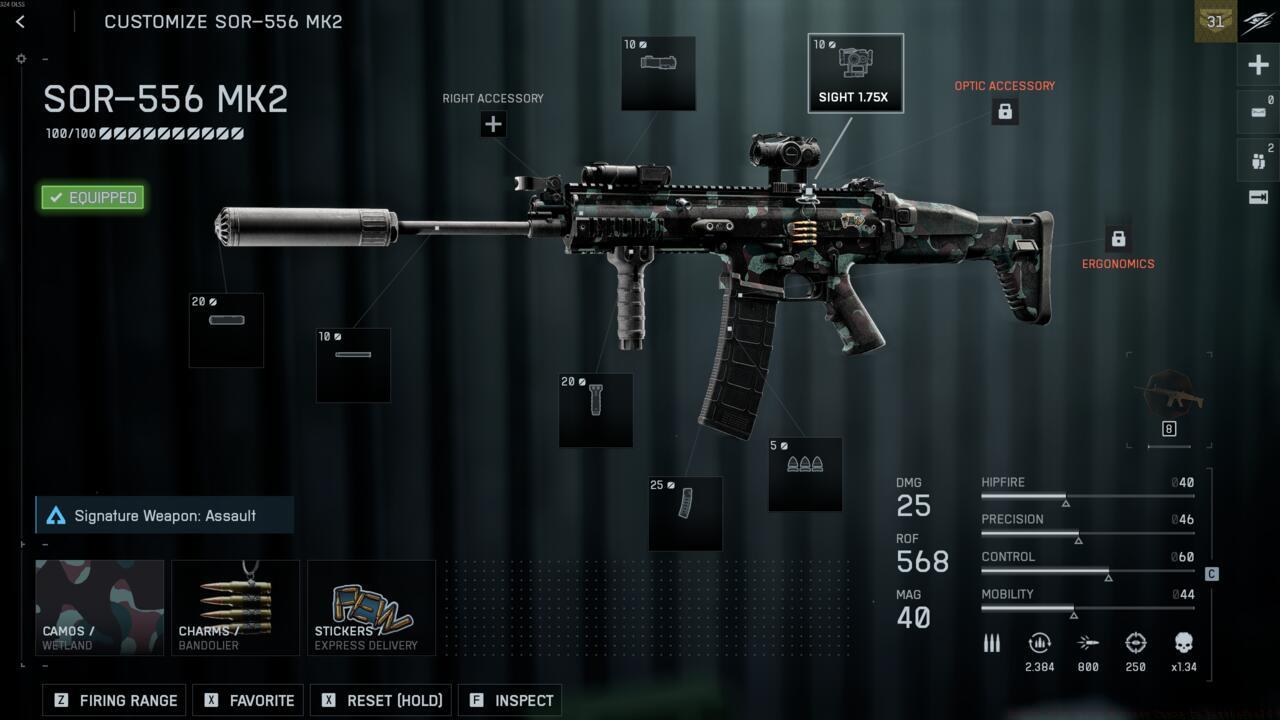Viewport: 1280px width, 720px height.
Task: Click the locked Optic Accessory padlock
Action: pyautogui.click(x=1004, y=111)
